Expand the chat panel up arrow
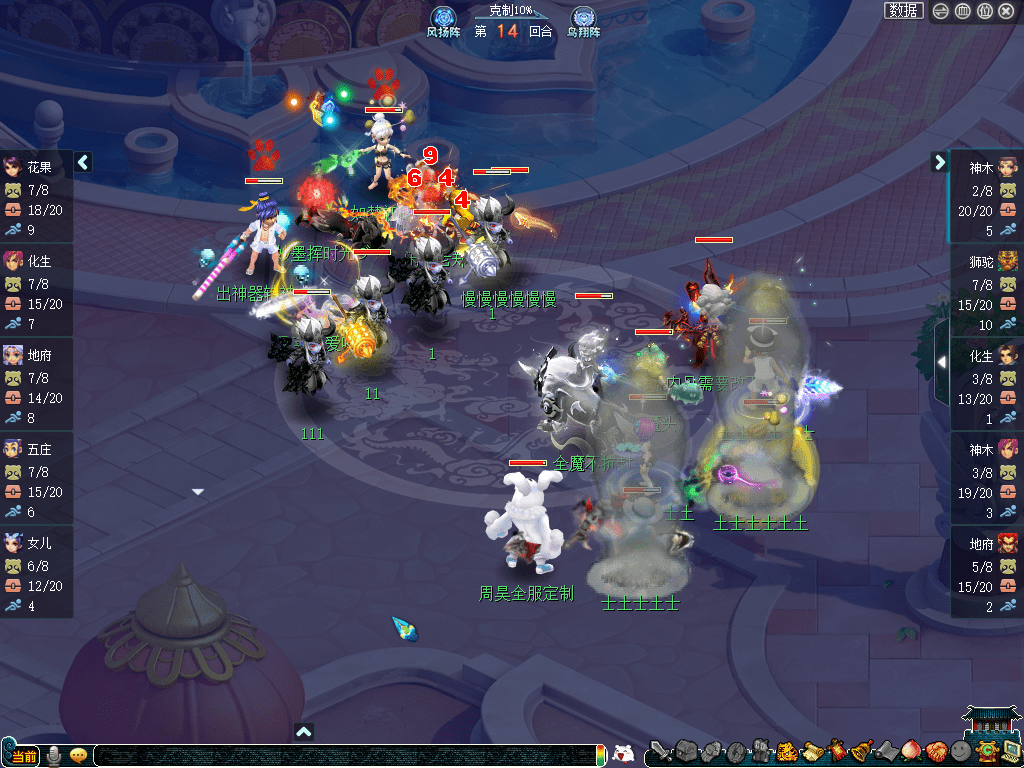The height and width of the screenshot is (768, 1024). tap(305, 731)
